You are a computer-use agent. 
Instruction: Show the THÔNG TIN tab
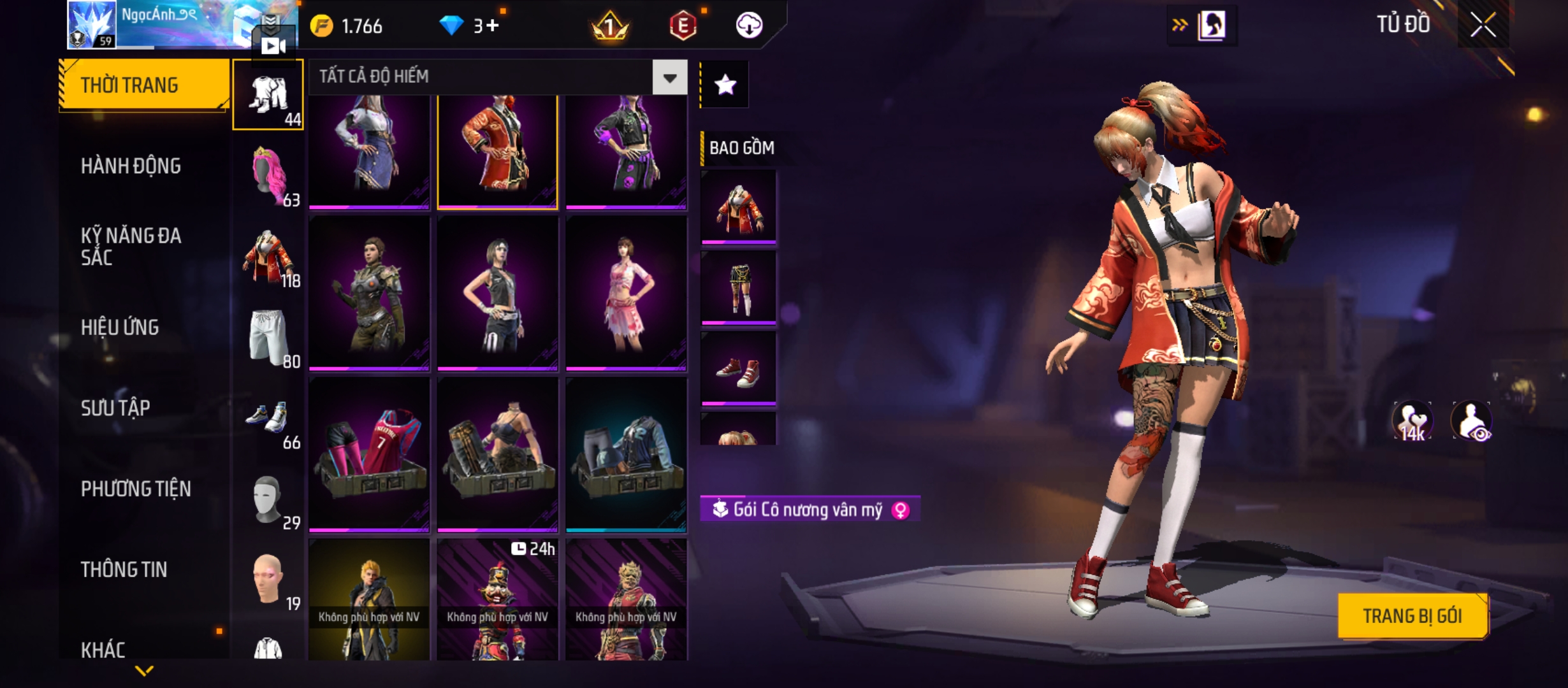(x=124, y=569)
